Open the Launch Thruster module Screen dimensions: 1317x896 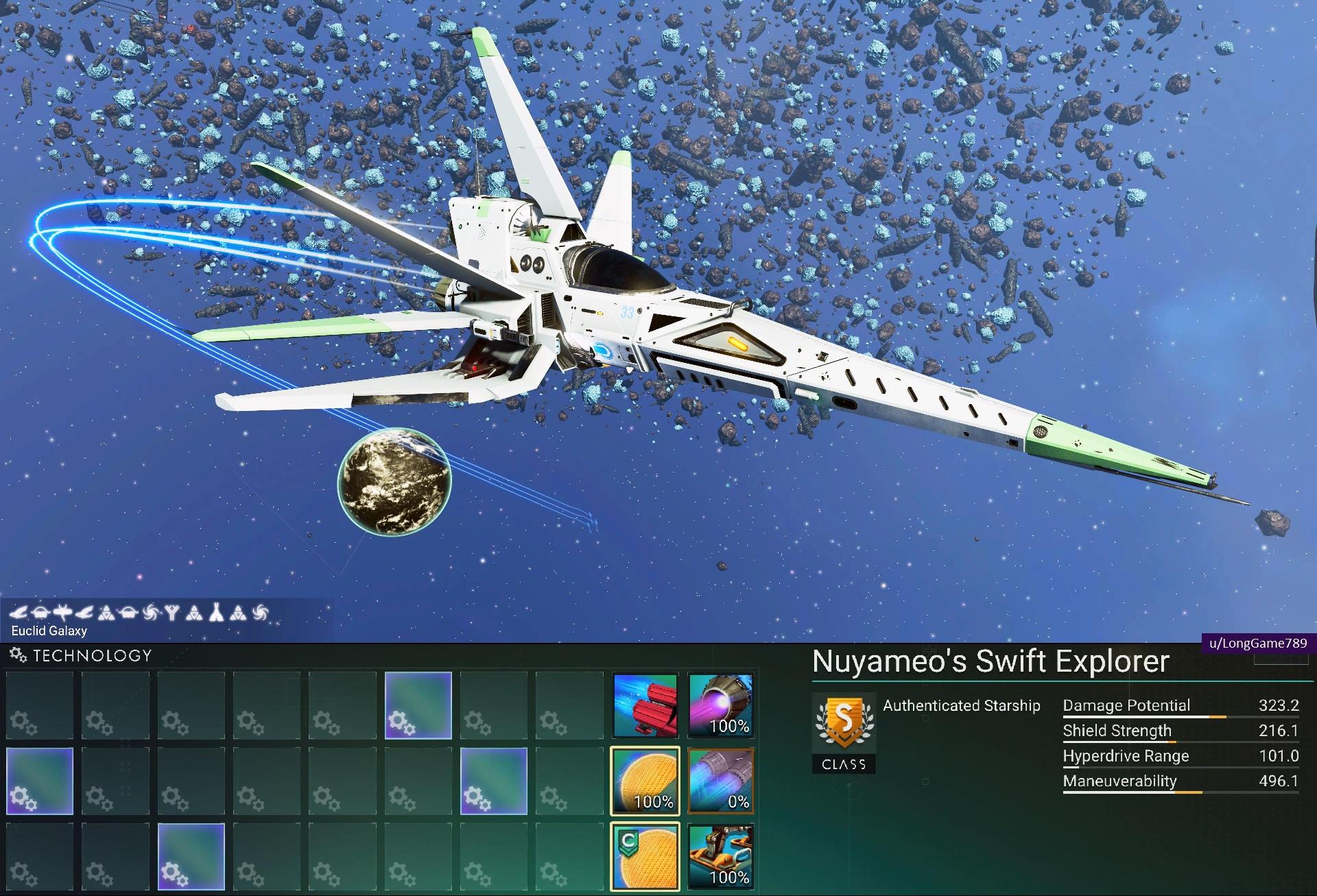(721, 856)
